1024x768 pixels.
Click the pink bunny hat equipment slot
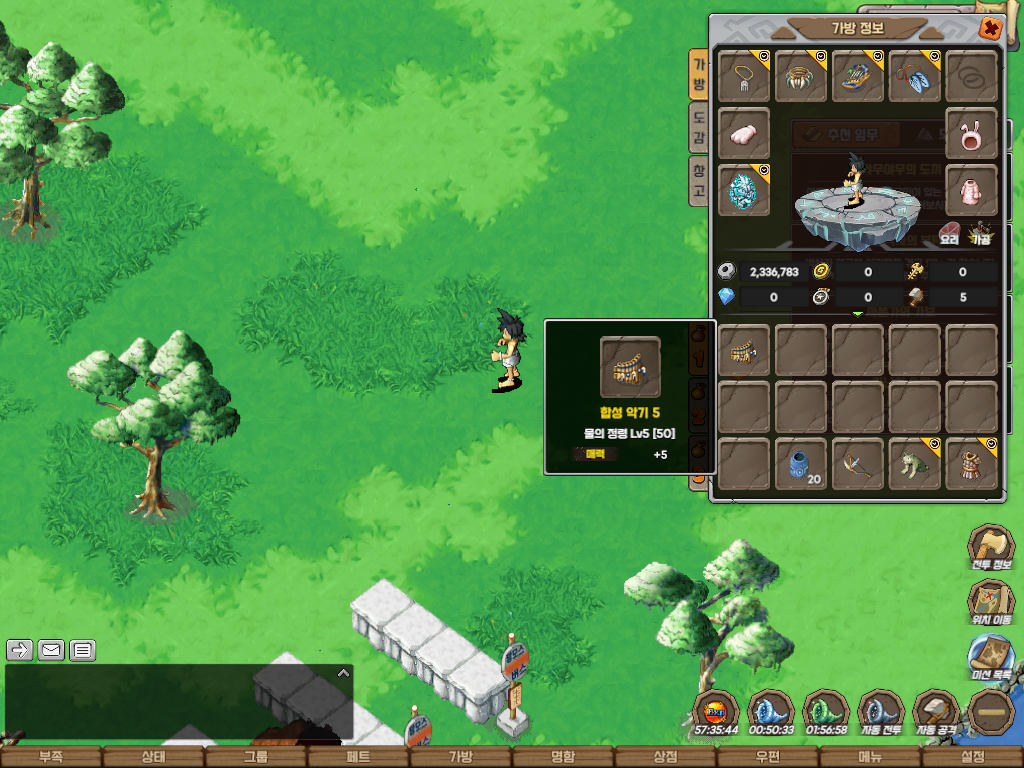pos(971,133)
